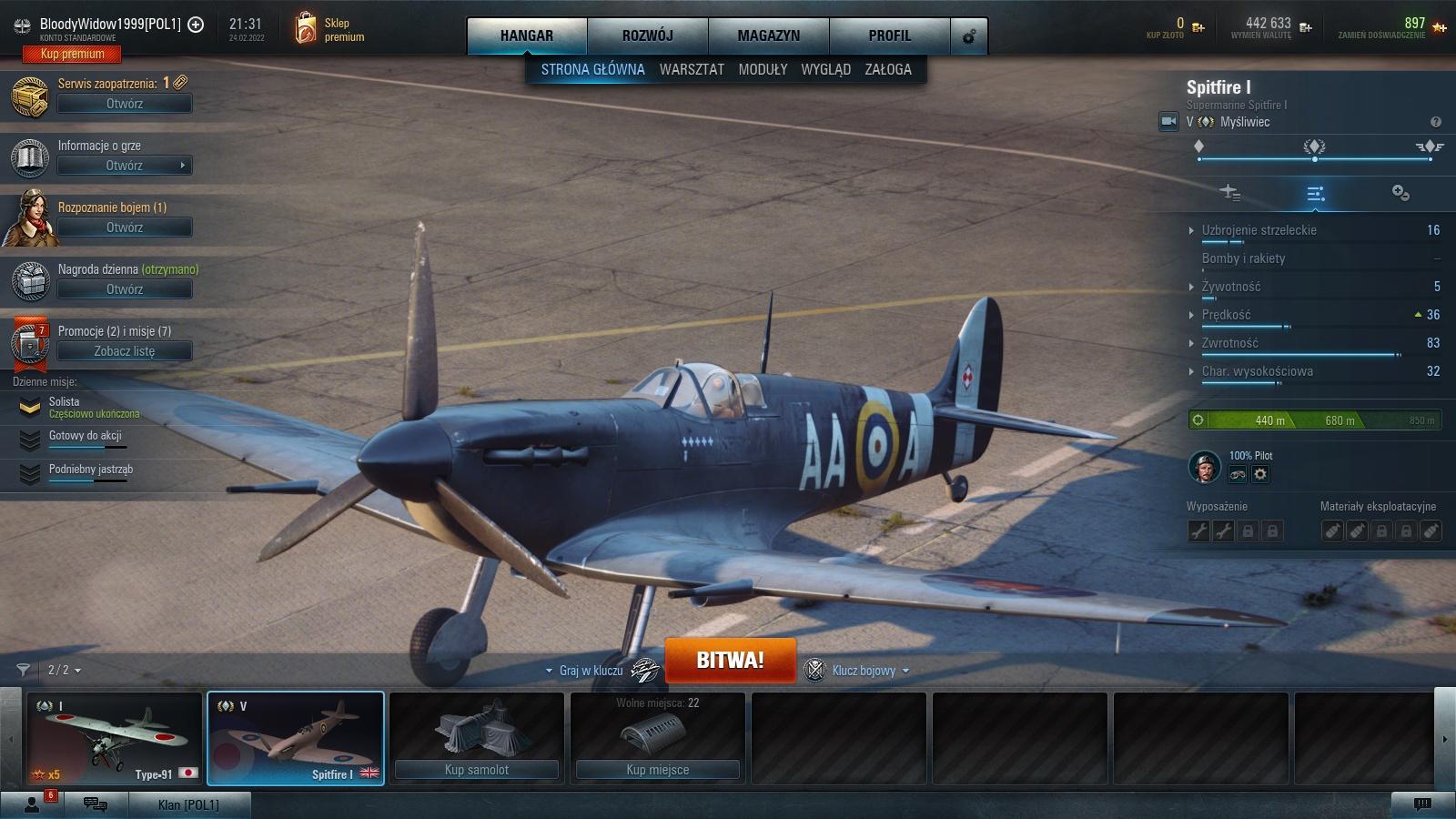Image resolution: width=1456 pixels, height=819 pixels.
Task: Open the MAGAZYN tab
Action: [768, 35]
